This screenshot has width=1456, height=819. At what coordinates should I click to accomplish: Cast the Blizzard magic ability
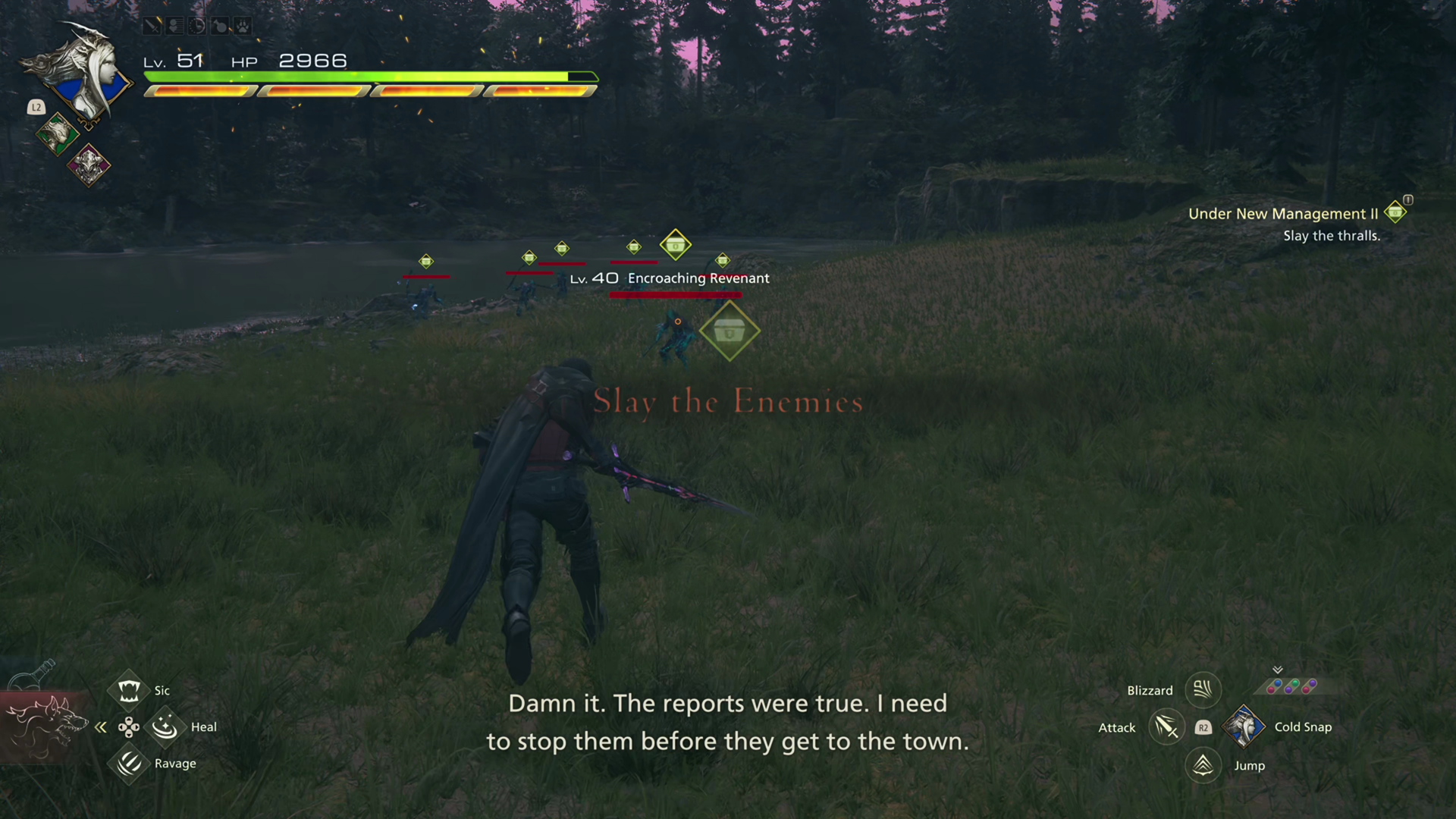point(1203,690)
